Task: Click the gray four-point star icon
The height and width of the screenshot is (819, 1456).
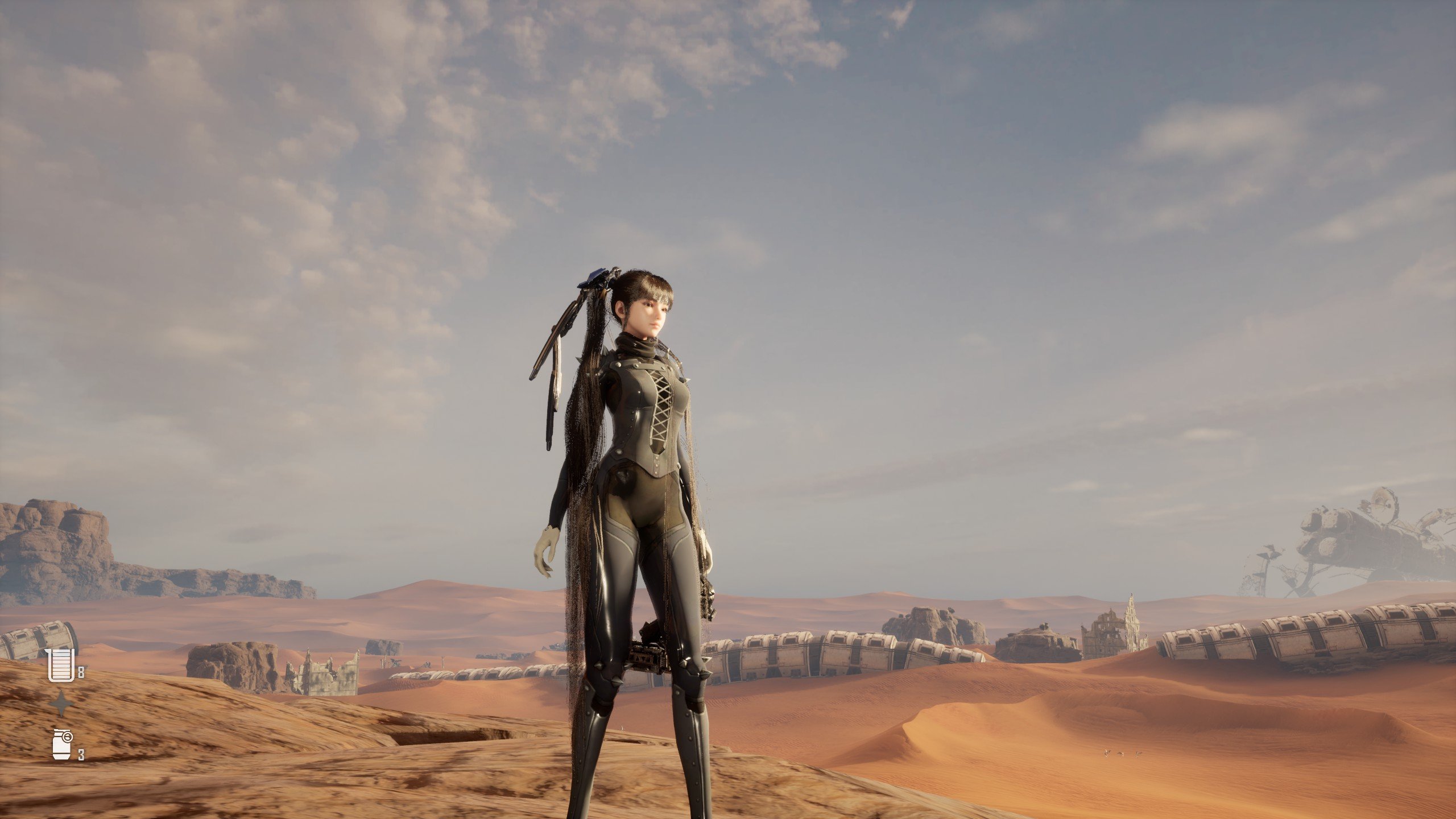Action: pos(61,705)
